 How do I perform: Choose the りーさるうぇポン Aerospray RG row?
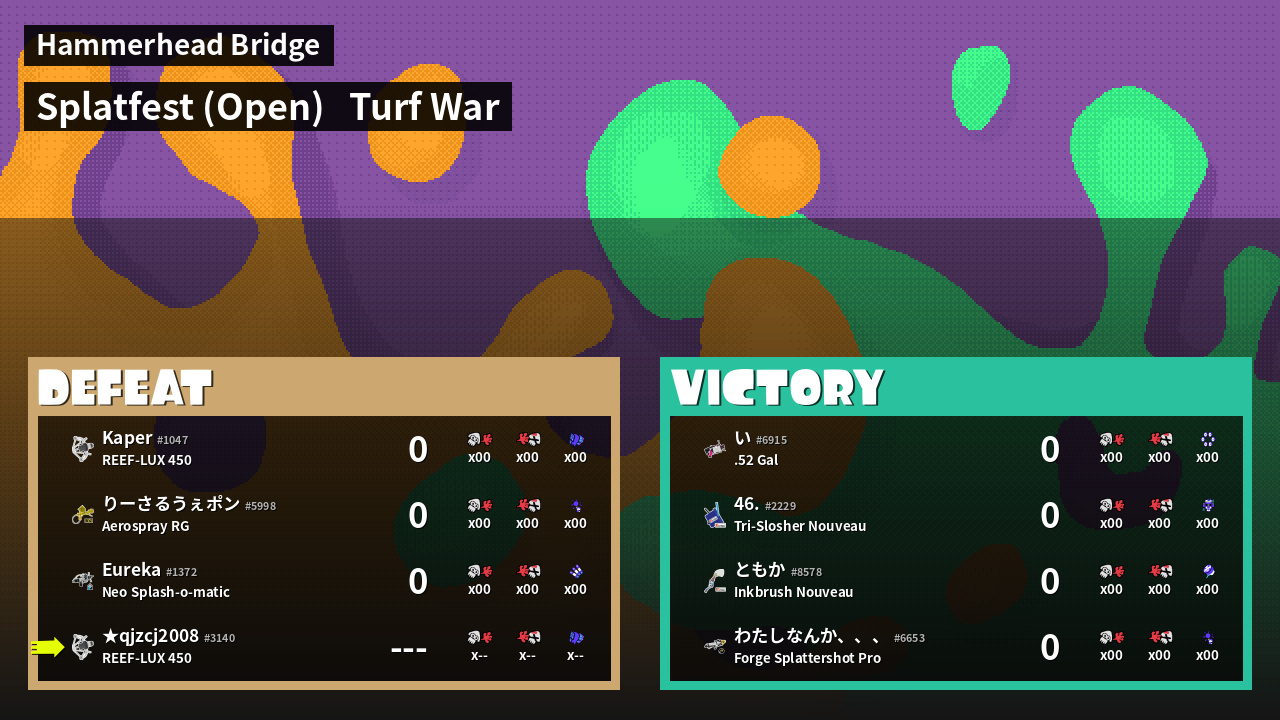[324, 515]
